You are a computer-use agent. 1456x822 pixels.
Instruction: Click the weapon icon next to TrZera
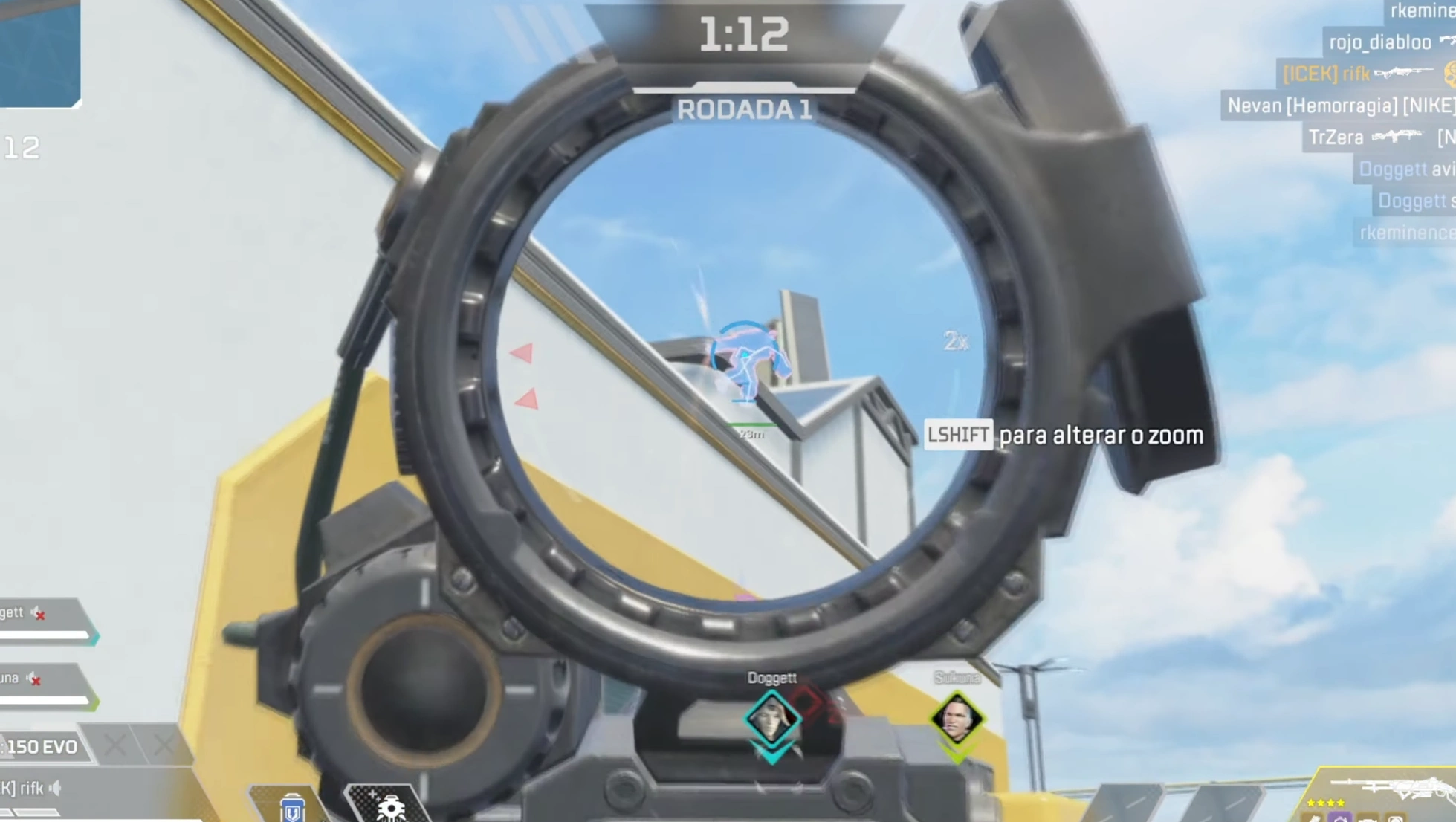pyautogui.click(x=1397, y=137)
